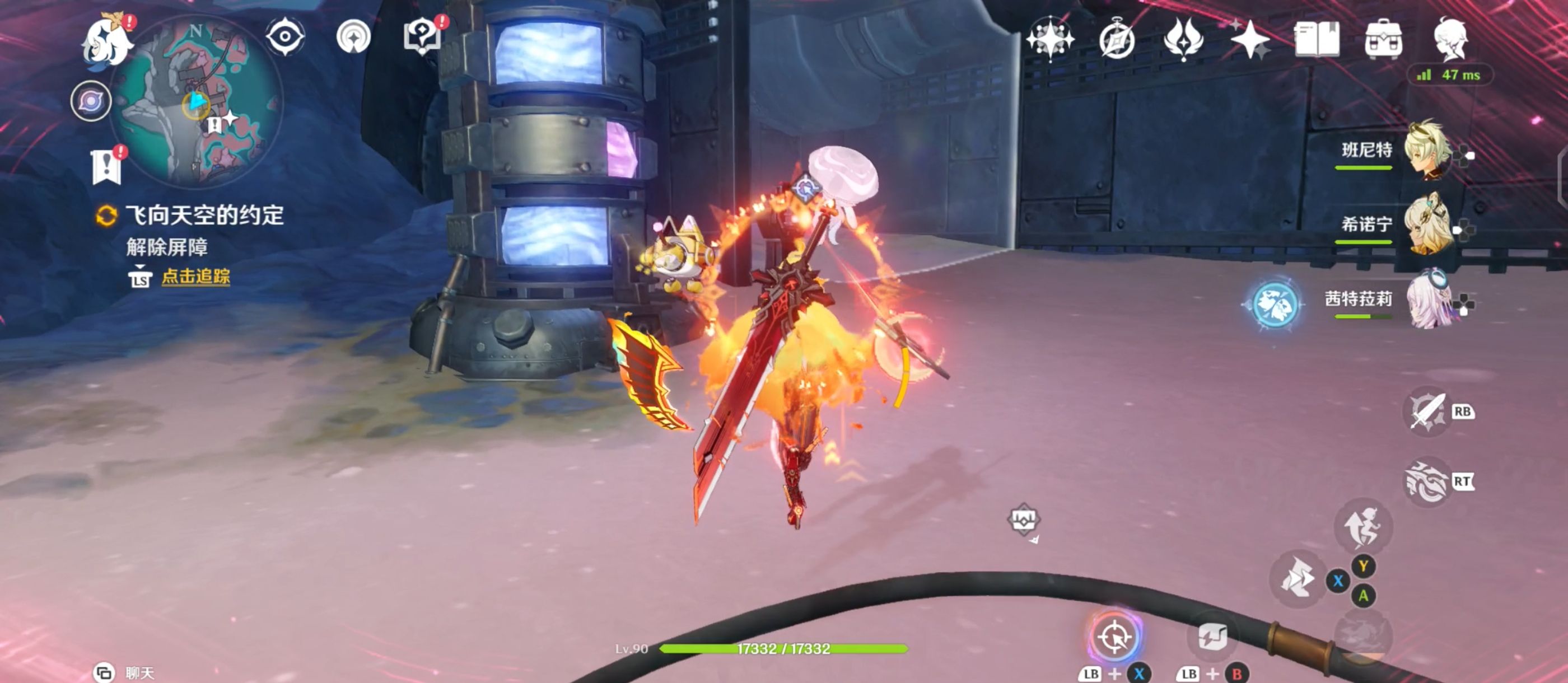This screenshot has width=1568, height=683.
Task: Click the 点击追踪 quest tracking link
Action: pyautogui.click(x=195, y=277)
